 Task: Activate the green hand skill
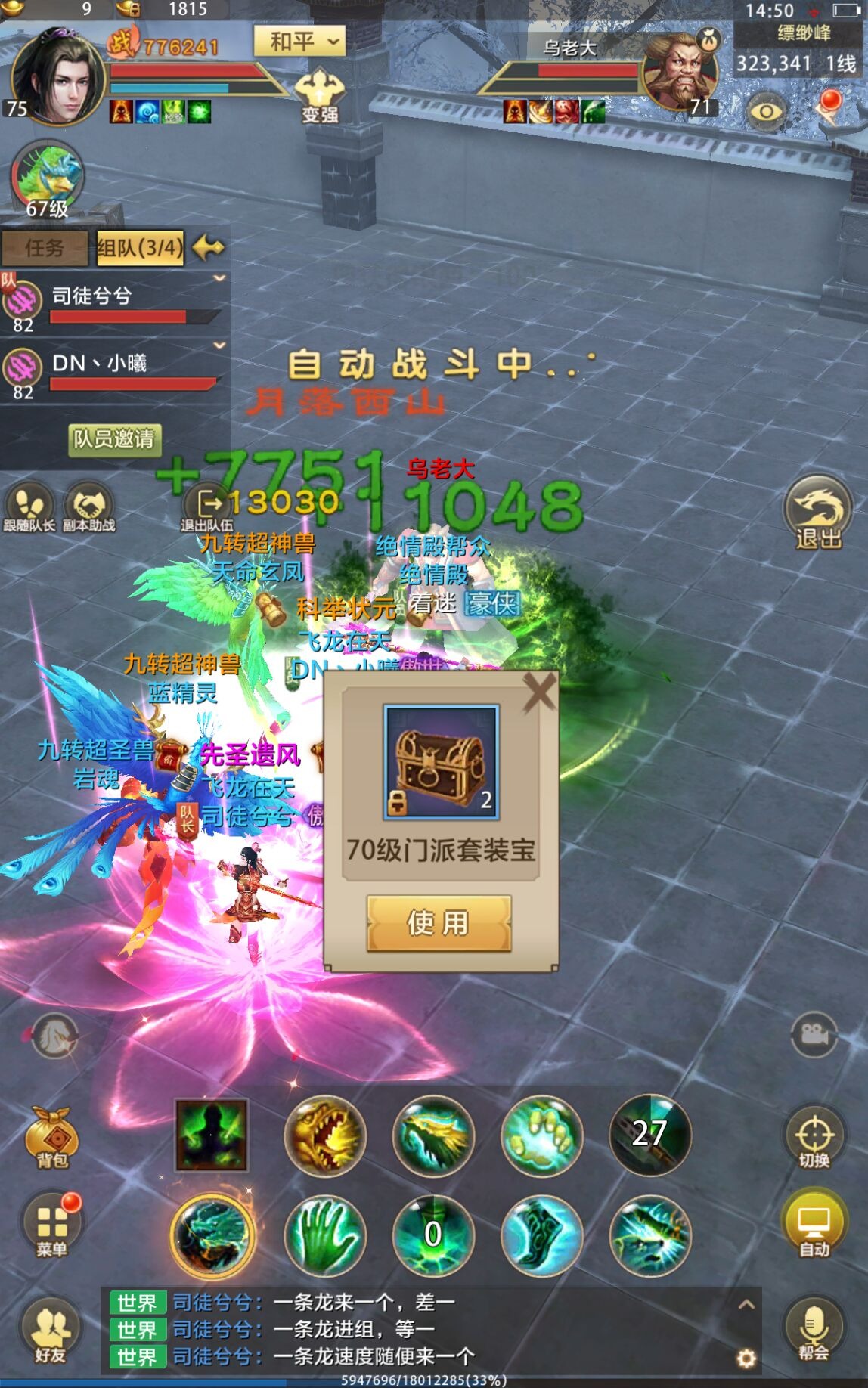pos(325,1235)
